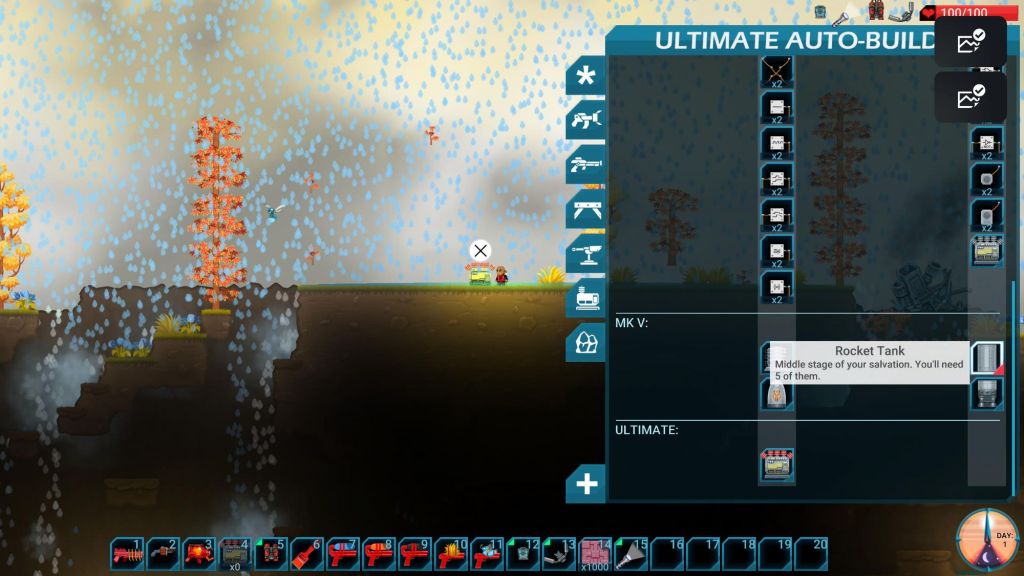Viewport: 1024px width, 576px height.
Task: Equip the auto-builder in hotbar slot 4
Action: (x=235, y=553)
